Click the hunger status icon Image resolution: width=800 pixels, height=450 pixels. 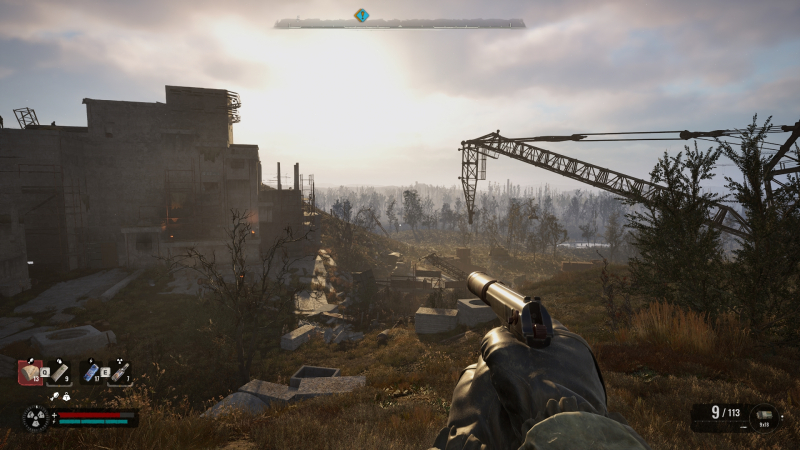tap(55, 397)
